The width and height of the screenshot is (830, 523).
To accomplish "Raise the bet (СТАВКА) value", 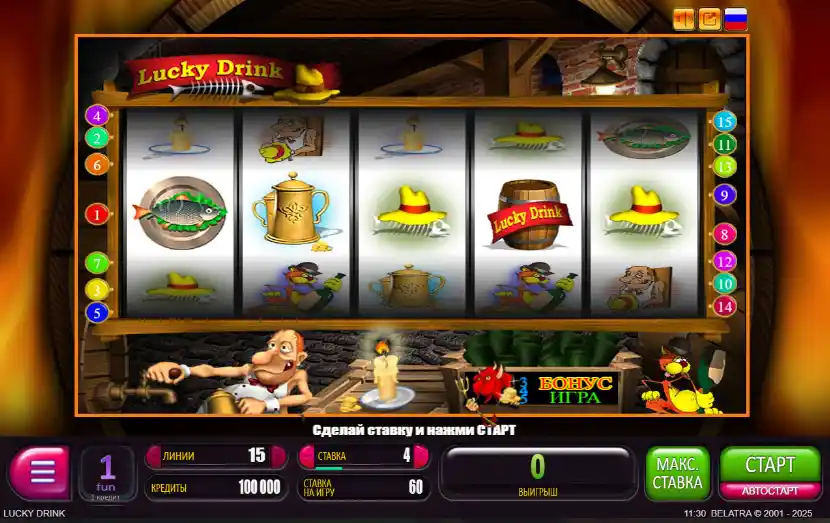I will pyautogui.click(x=422, y=456).
